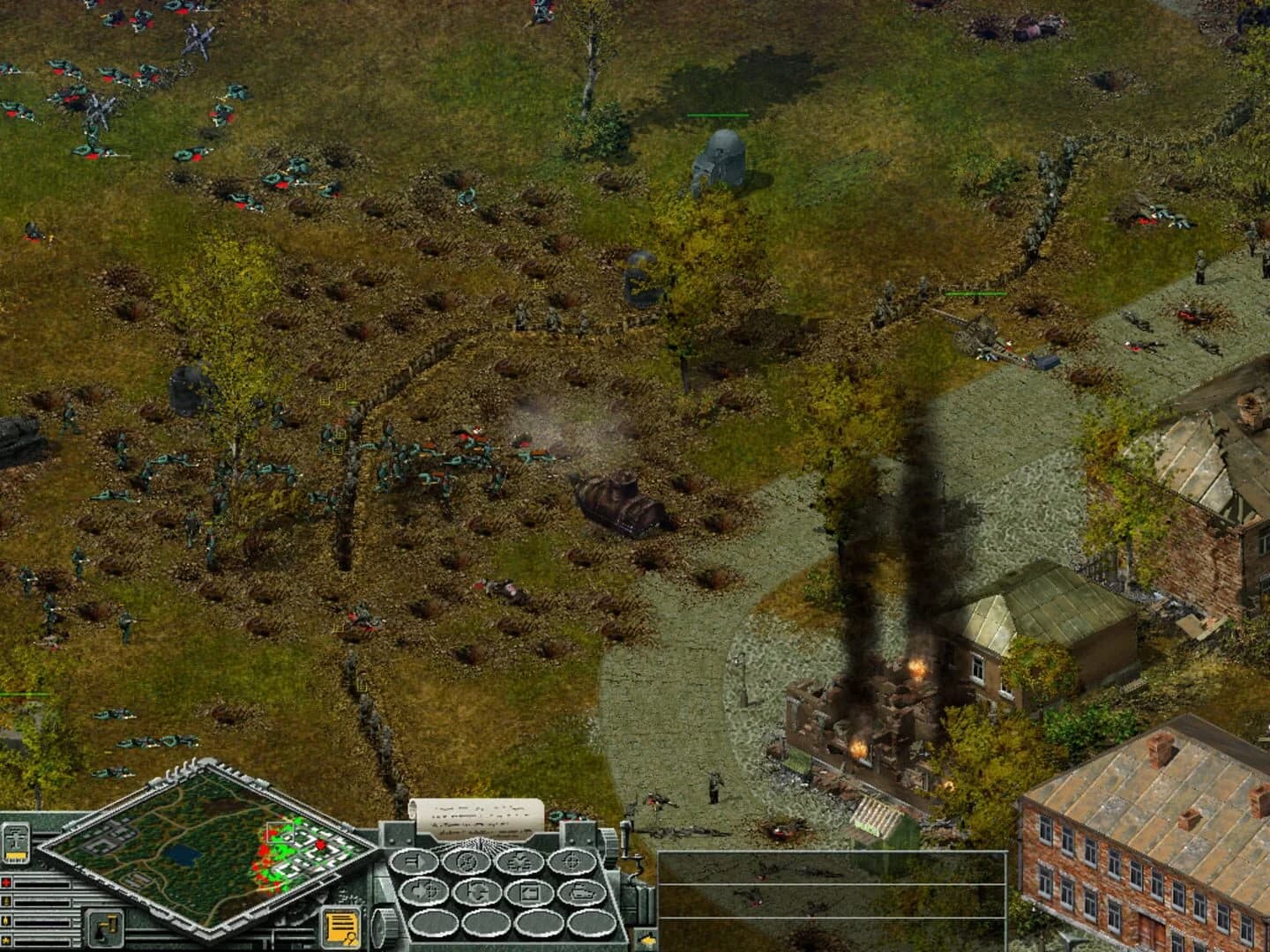Viewport: 1270px width, 952px height.
Task: Open the mission objectives scroll icon
Action: tap(341, 927)
